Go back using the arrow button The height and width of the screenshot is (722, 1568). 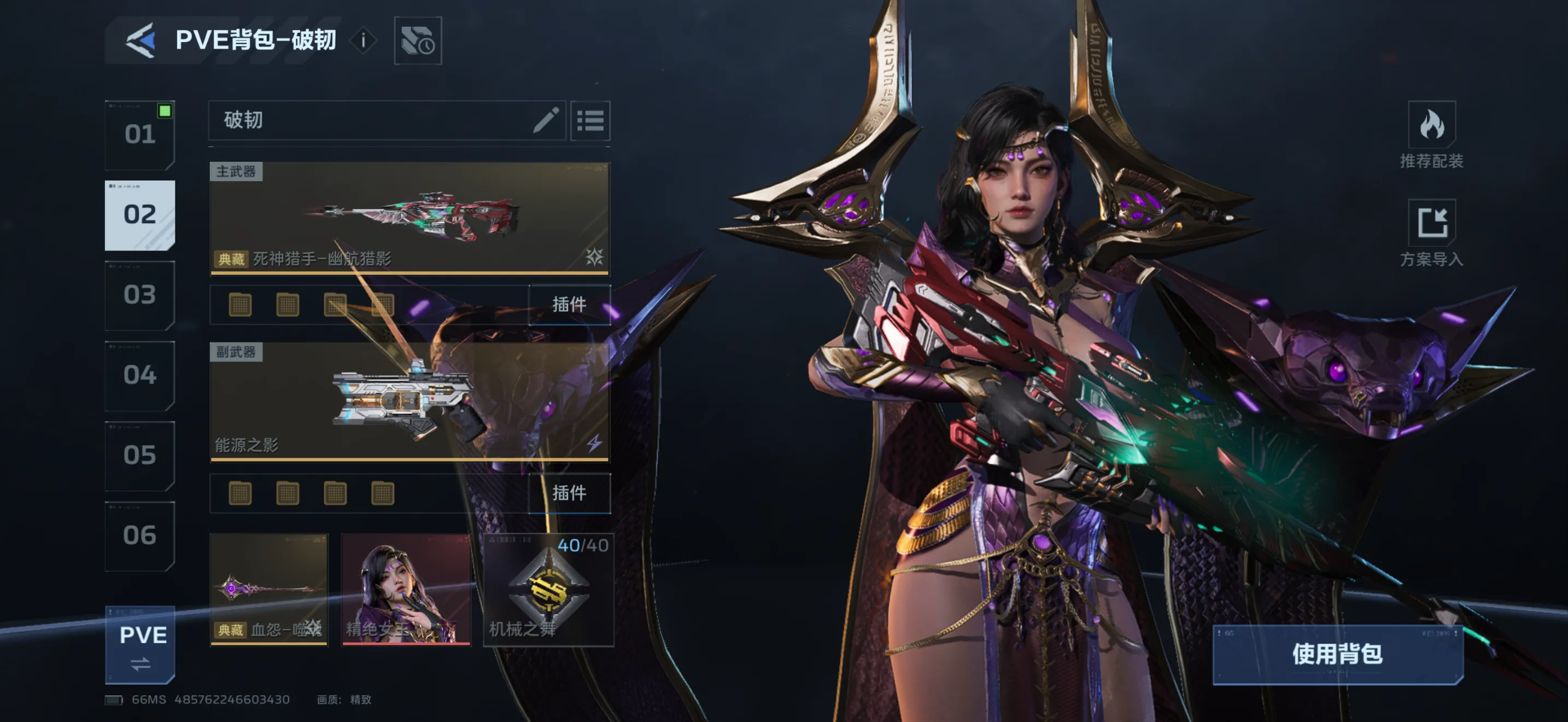point(141,41)
